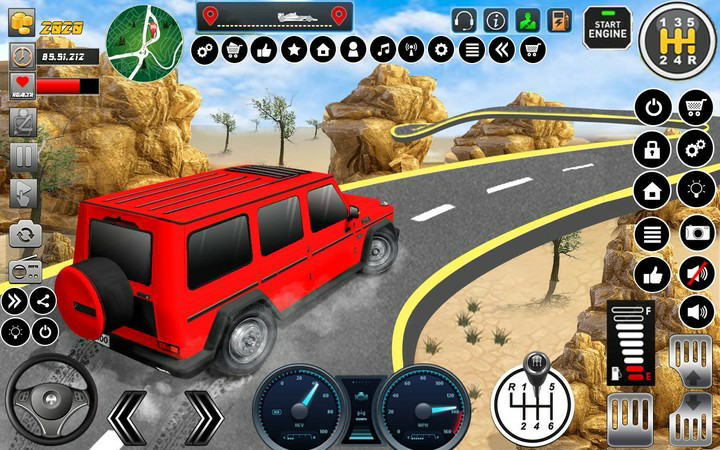Toggle the red muted speaker icon
Image resolution: width=720 pixels, height=450 pixels.
(x=695, y=272)
